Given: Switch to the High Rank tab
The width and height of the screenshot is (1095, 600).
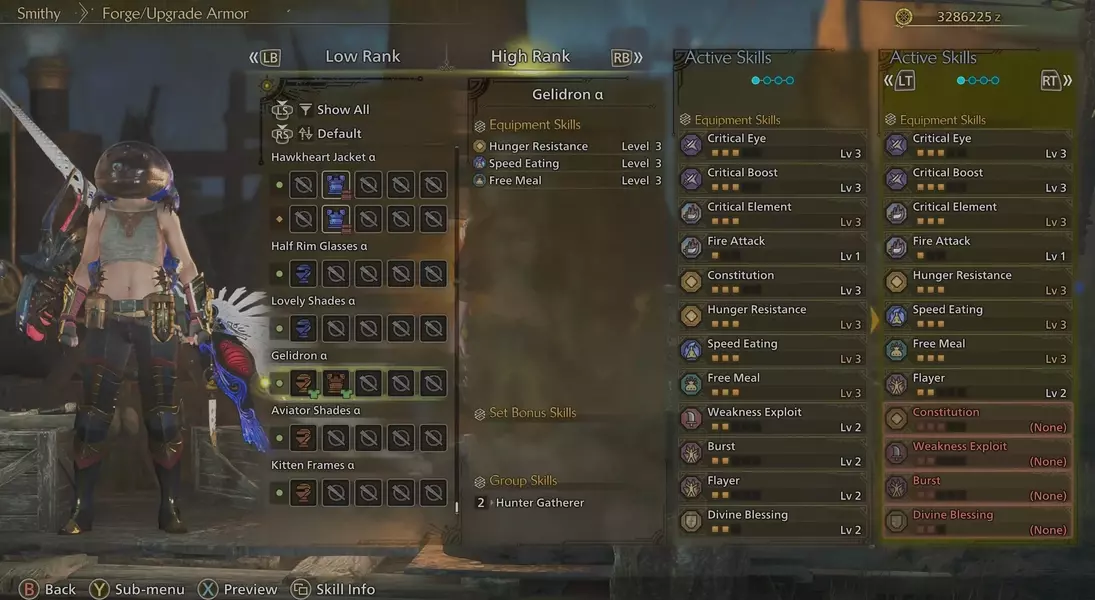Looking at the screenshot, I should 530,57.
